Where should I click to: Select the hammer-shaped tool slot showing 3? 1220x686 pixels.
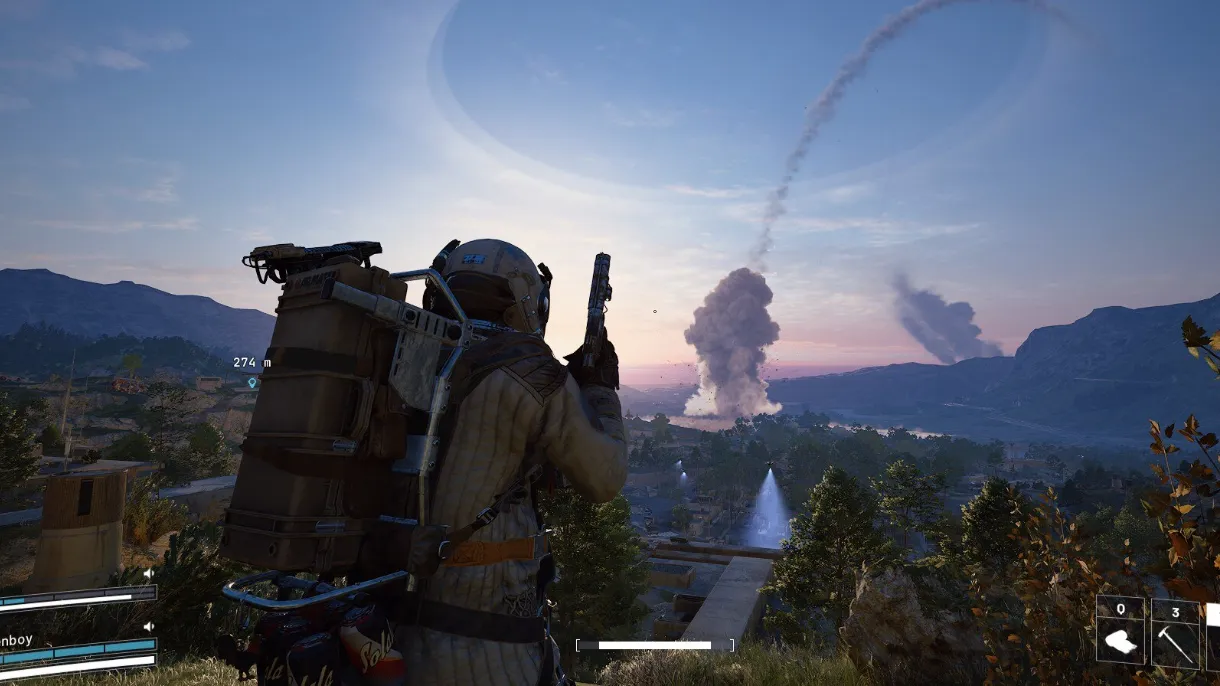click(x=1175, y=631)
